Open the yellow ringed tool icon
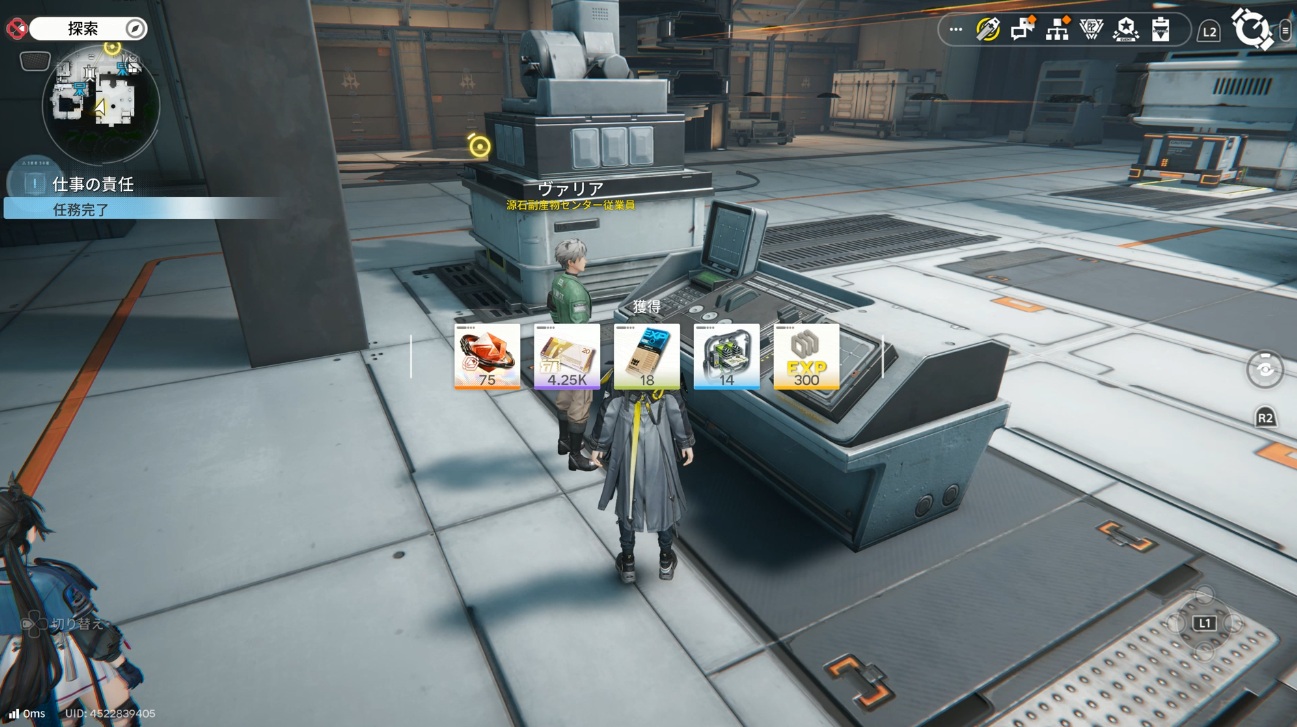Viewport: 1297px width, 727px height. click(988, 30)
